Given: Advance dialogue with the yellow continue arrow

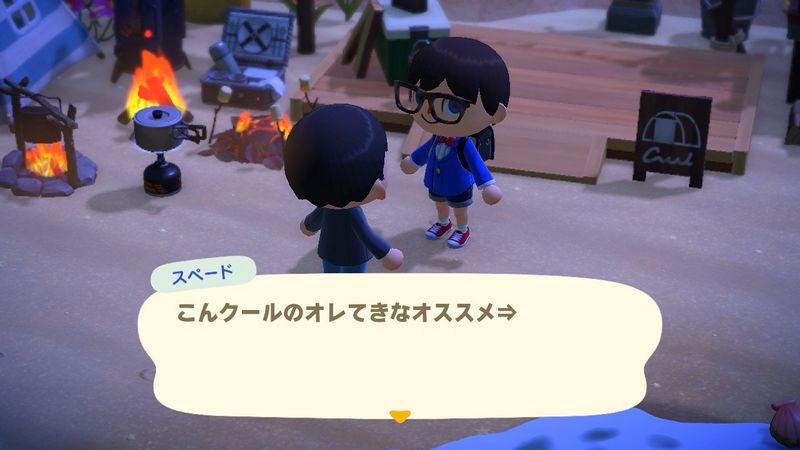Looking at the screenshot, I should click(400, 416).
